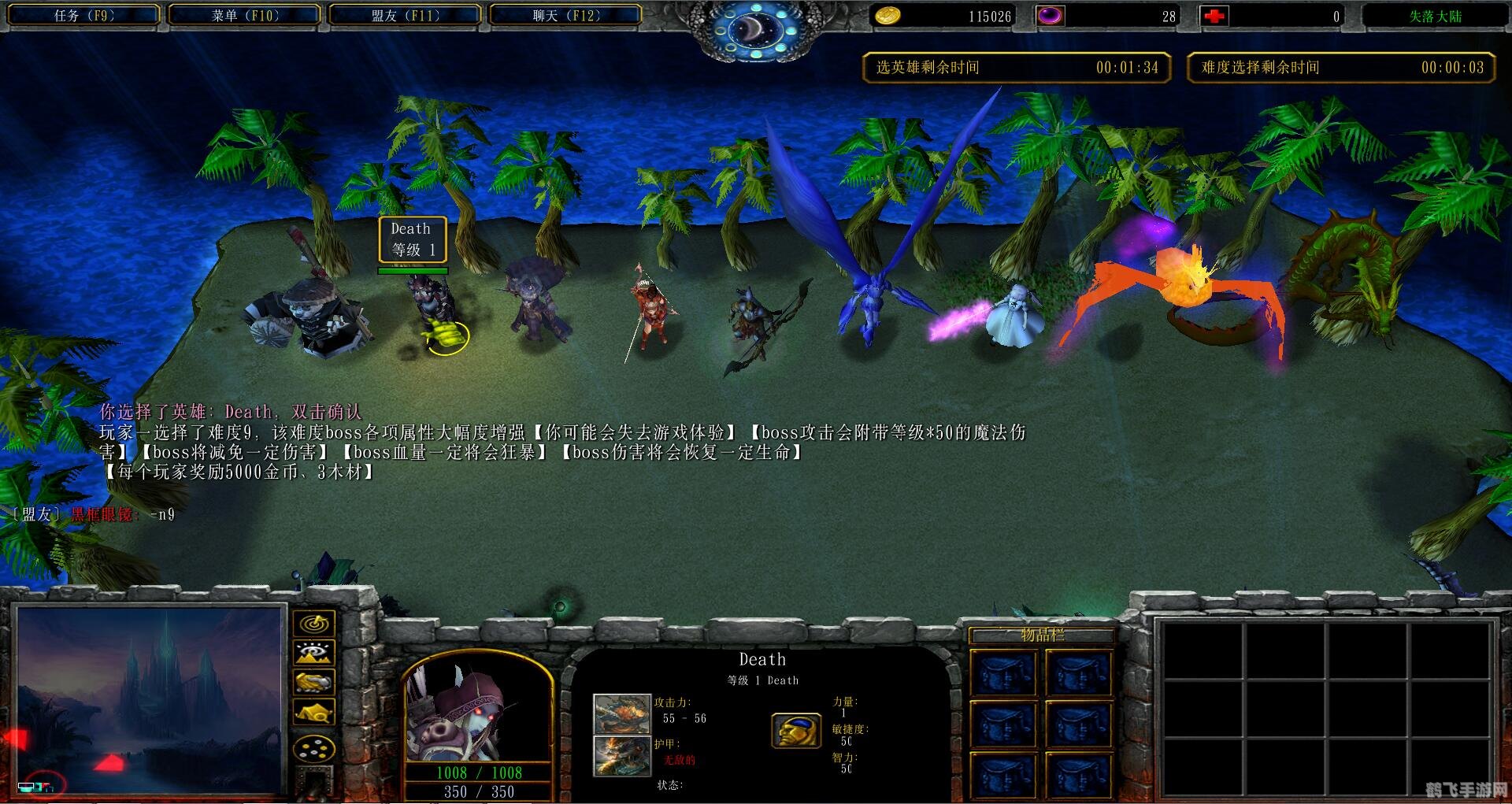
Task: Open the 盟友 (F11) allies menu
Action: point(405,15)
